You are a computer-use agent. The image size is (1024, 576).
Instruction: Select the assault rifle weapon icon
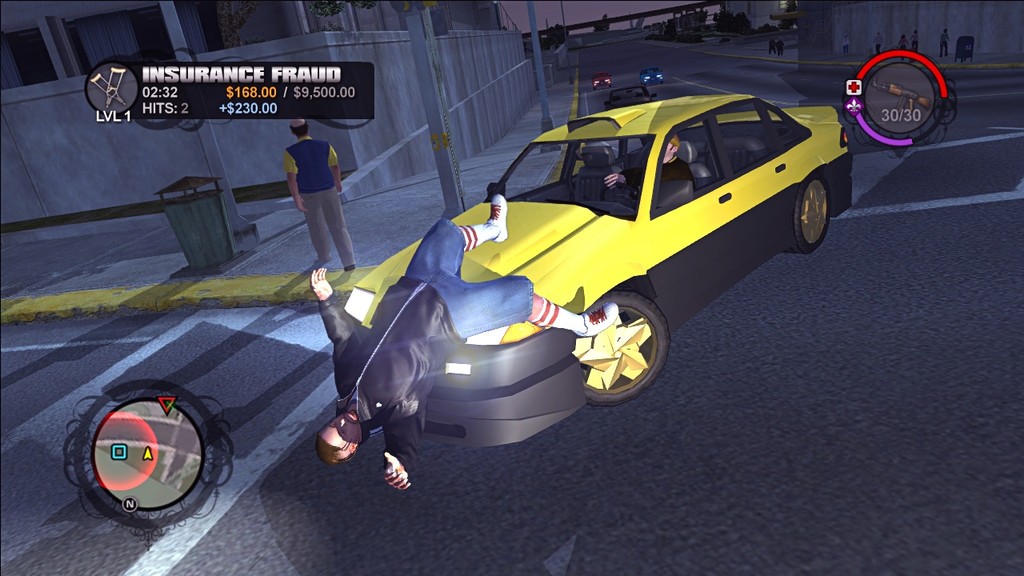899,96
